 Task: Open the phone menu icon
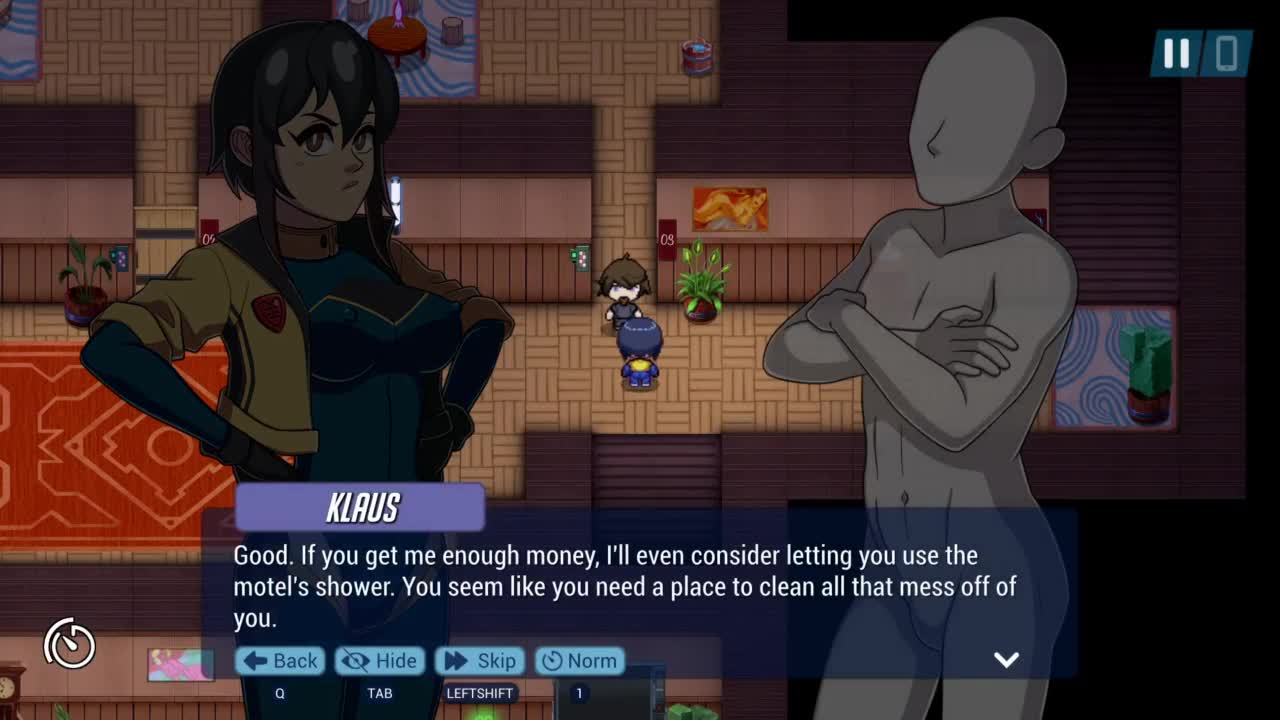point(1227,54)
